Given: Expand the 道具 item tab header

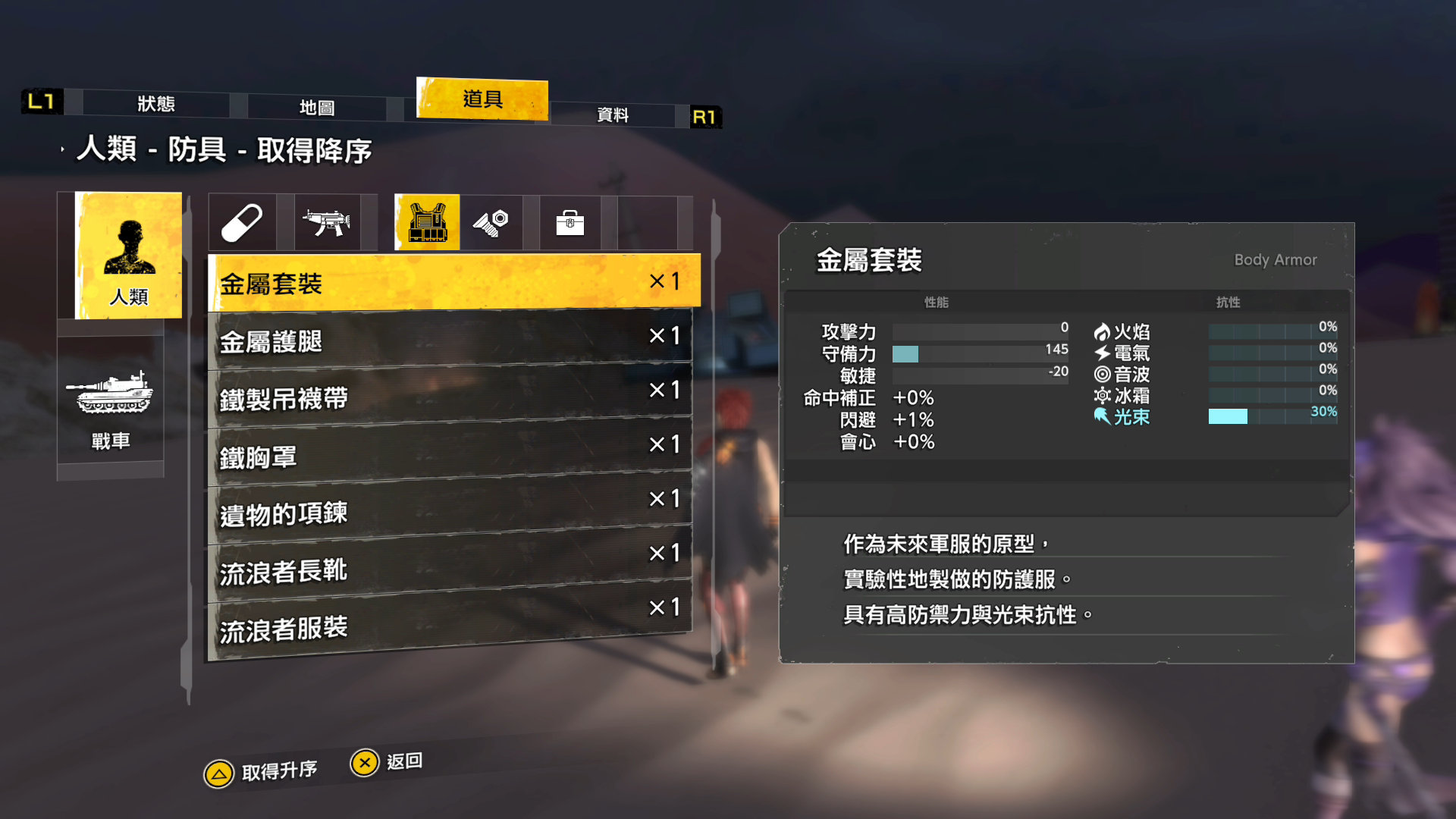Looking at the screenshot, I should point(482,99).
